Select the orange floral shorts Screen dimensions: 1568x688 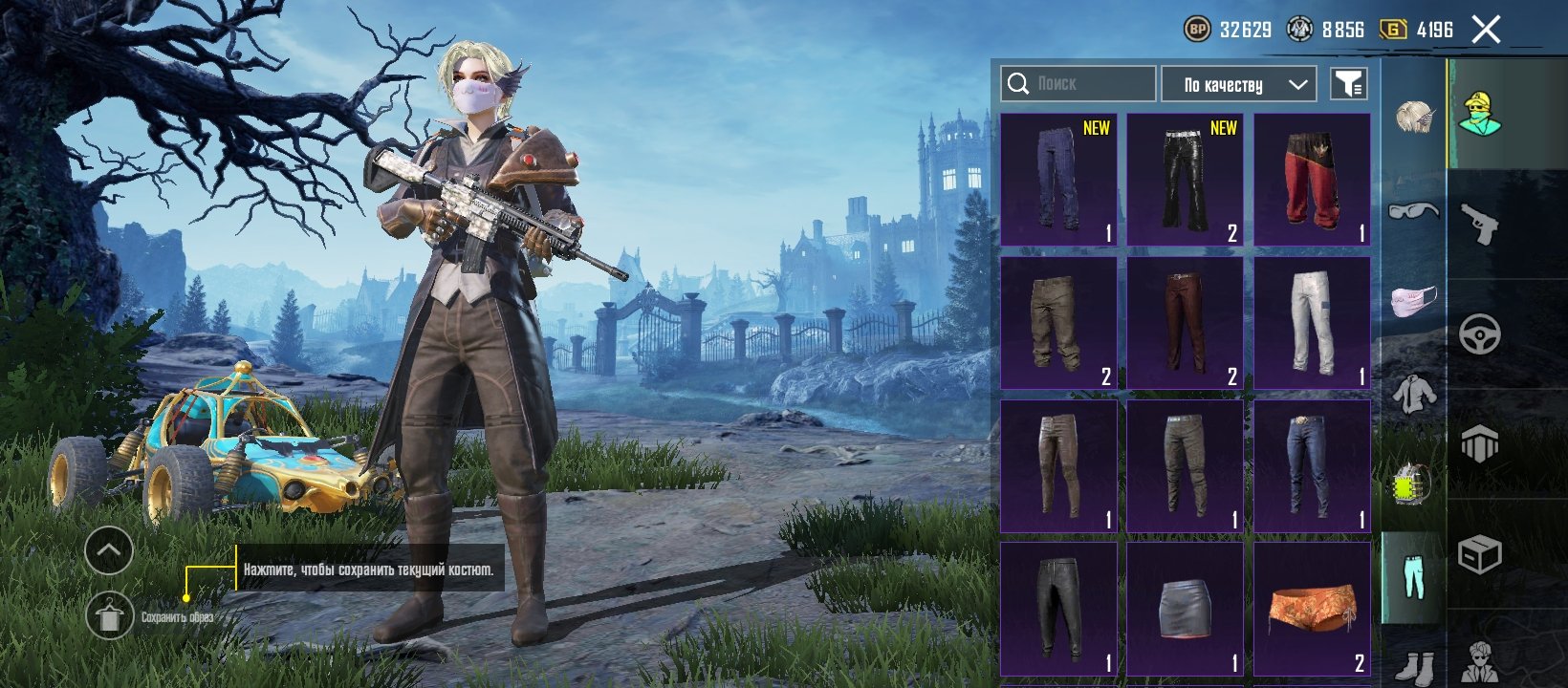coord(1312,610)
